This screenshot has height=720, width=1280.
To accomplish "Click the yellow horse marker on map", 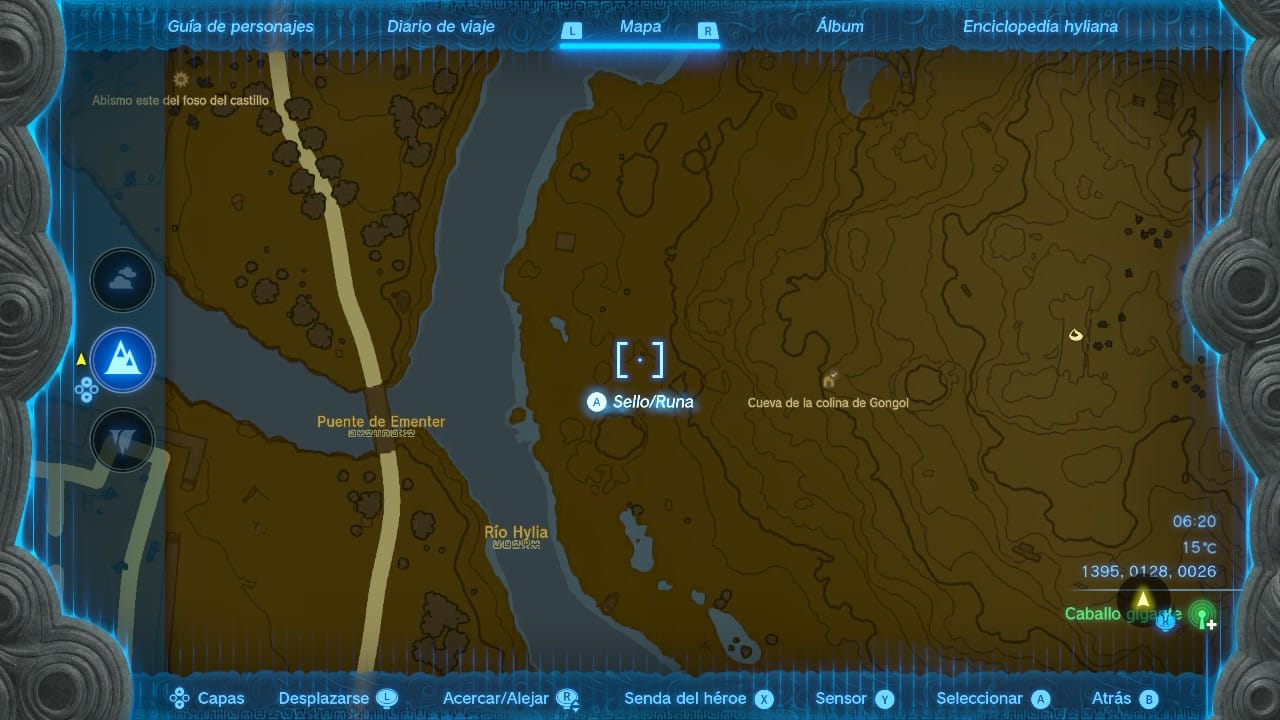I will pos(1076,335).
